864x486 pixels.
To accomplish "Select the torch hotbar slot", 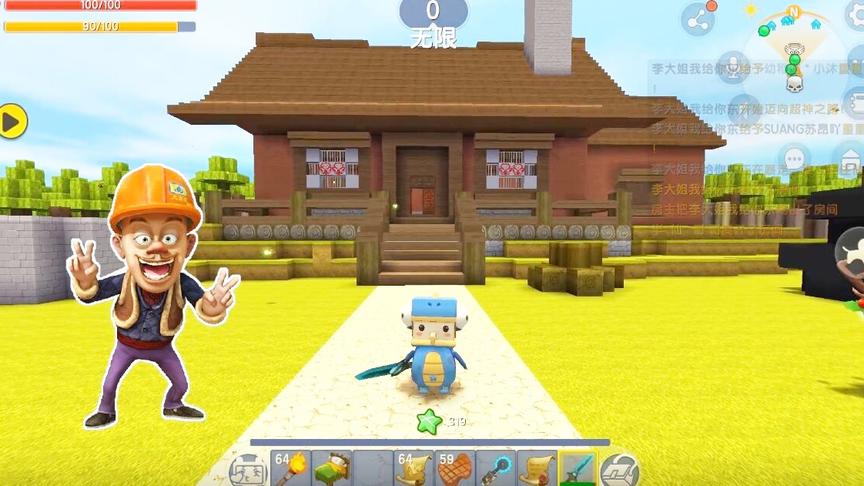I will pyautogui.click(x=290, y=468).
